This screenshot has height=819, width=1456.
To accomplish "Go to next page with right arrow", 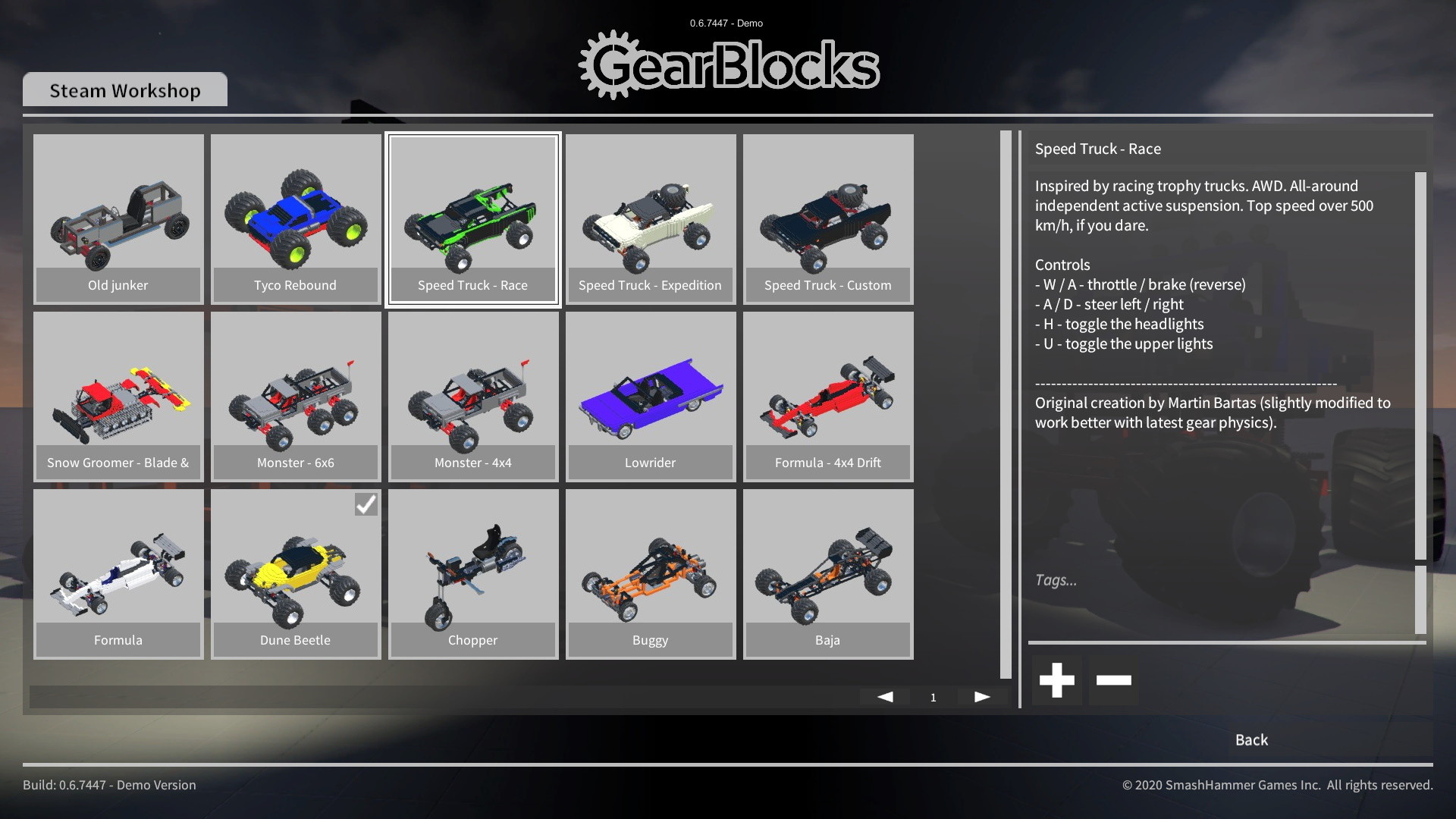I will tap(982, 695).
